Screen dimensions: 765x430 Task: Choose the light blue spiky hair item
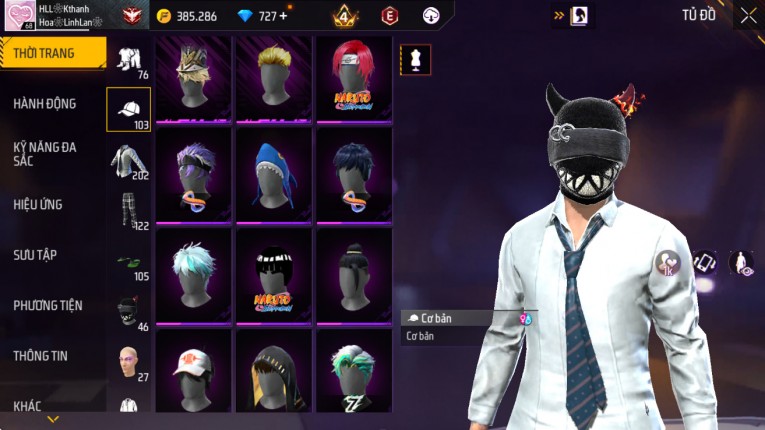coord(193,272)
